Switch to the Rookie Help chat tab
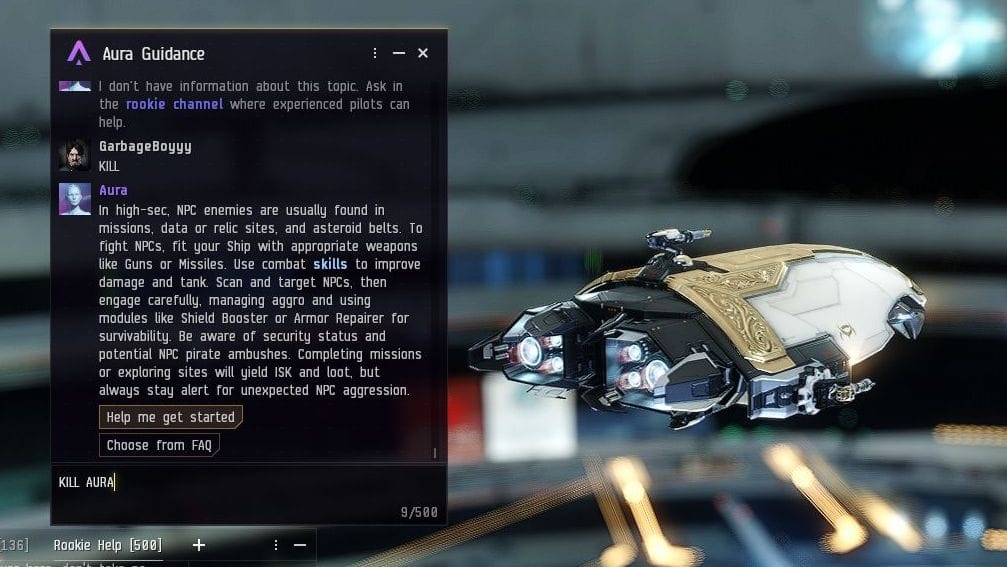This screenshot has height=567, width=1007. click(107, 545)
